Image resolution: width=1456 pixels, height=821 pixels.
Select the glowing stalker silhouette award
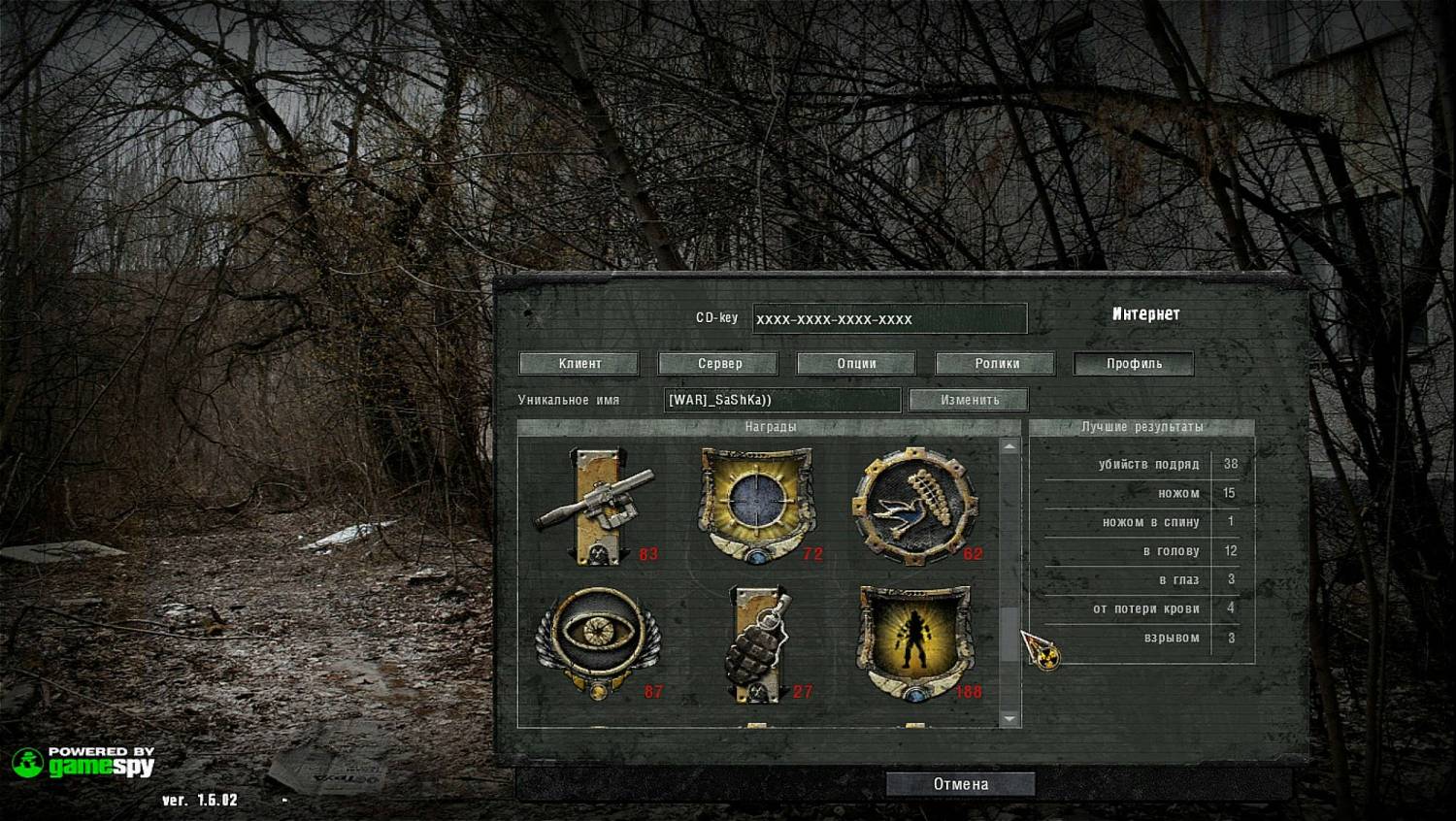pos(914,641)
